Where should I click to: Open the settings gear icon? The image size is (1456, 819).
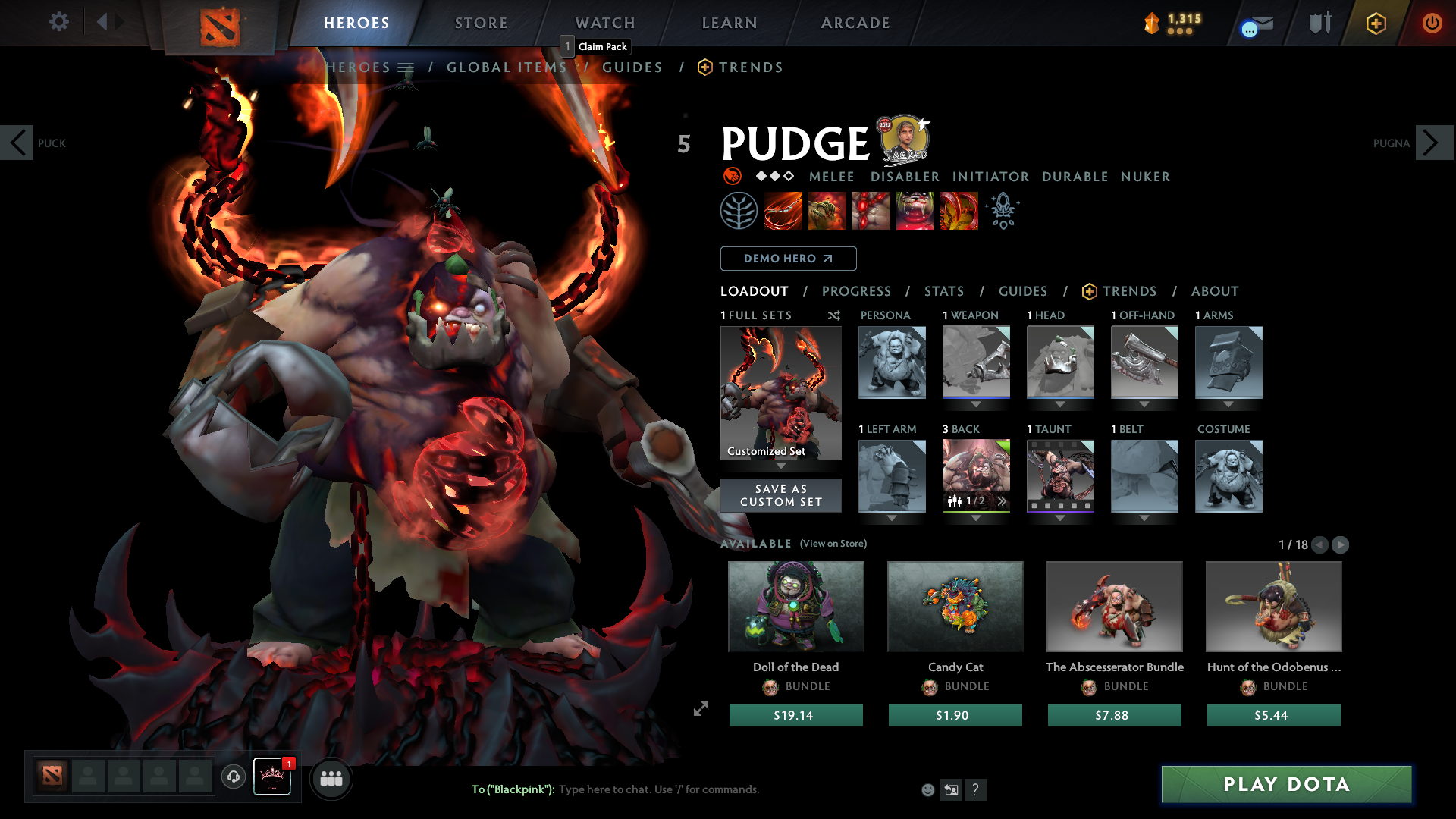[58, 22]
